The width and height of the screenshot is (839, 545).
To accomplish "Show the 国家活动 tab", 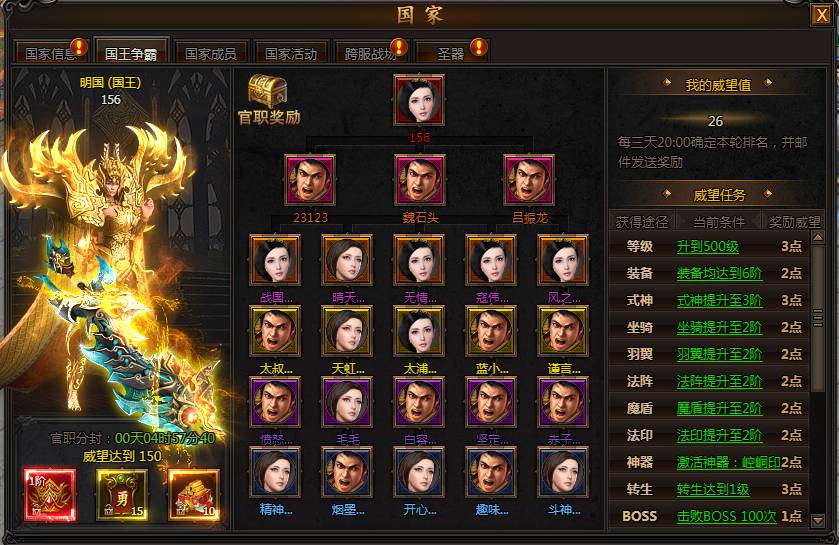I will (x=291, y=53).
